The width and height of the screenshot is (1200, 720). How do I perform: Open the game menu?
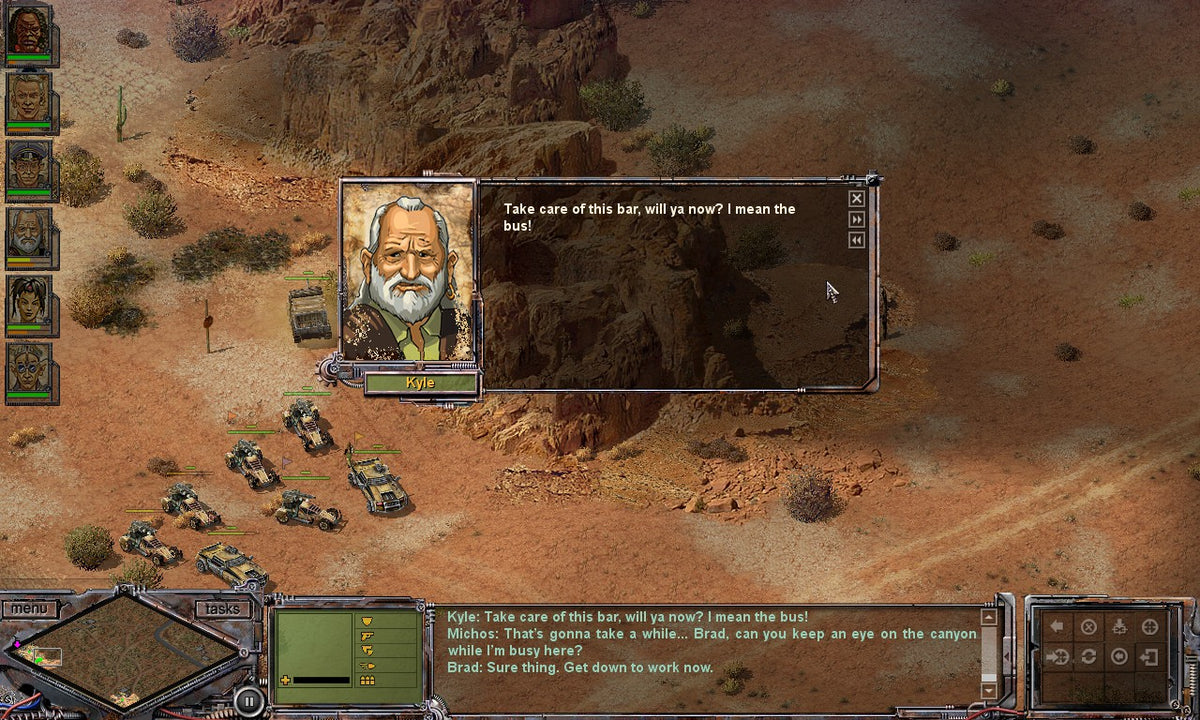(x=29, y=608)
